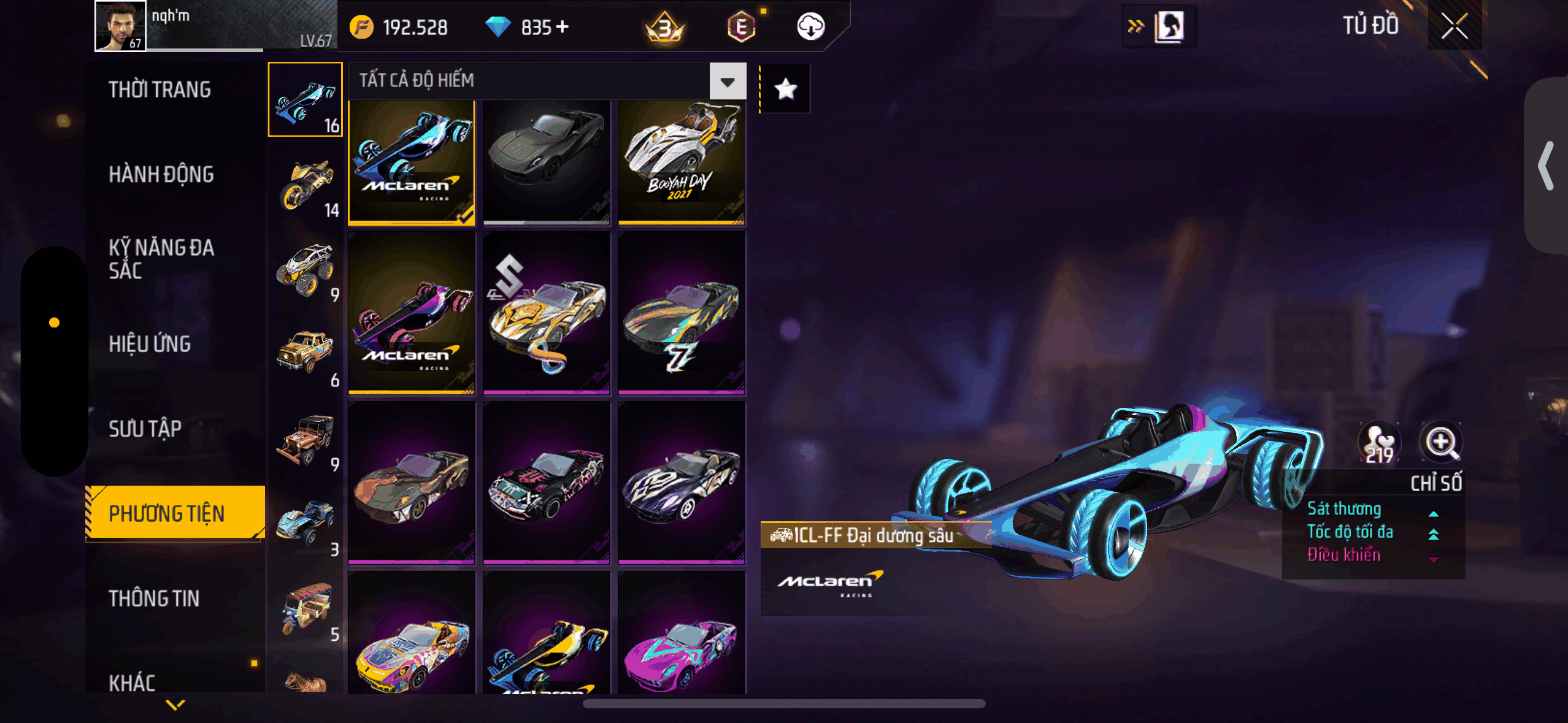Open the Thông Tin section
Image resolution: width=1568 pixels, height=723 pixels.
tap(154, 599)
